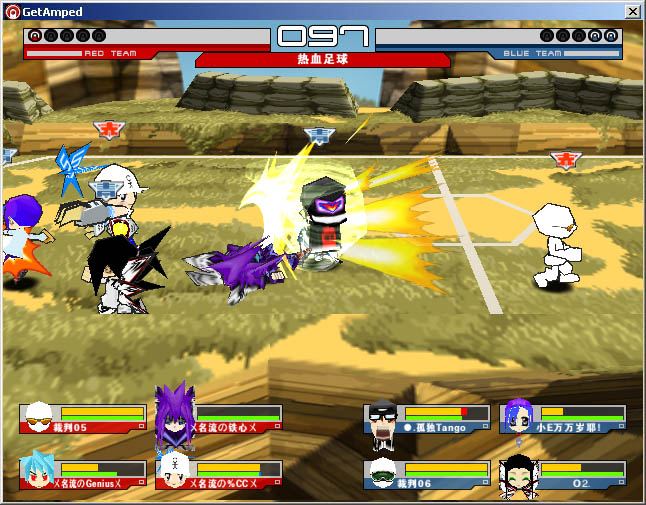
Task: Select the 裁判06 player panel
Action: click(x=427, y=475)
